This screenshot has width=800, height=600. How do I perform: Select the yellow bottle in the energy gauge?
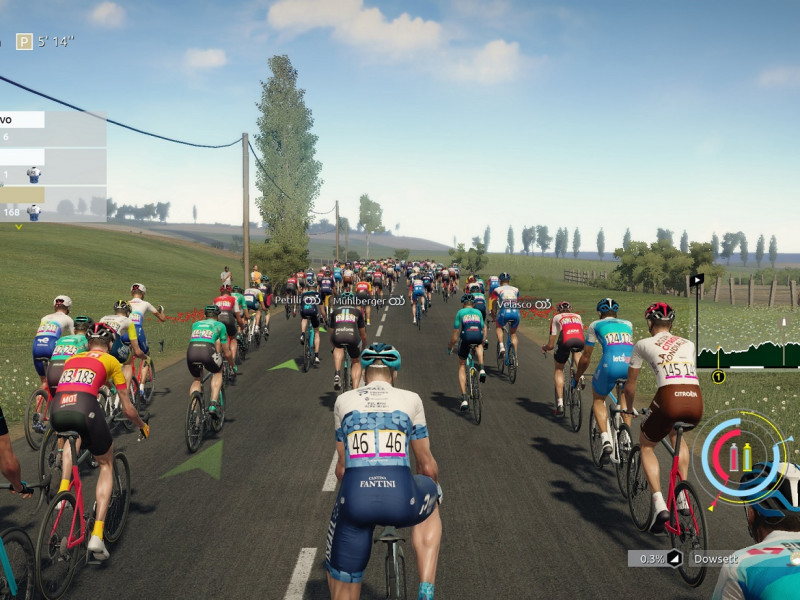[746, 457]
